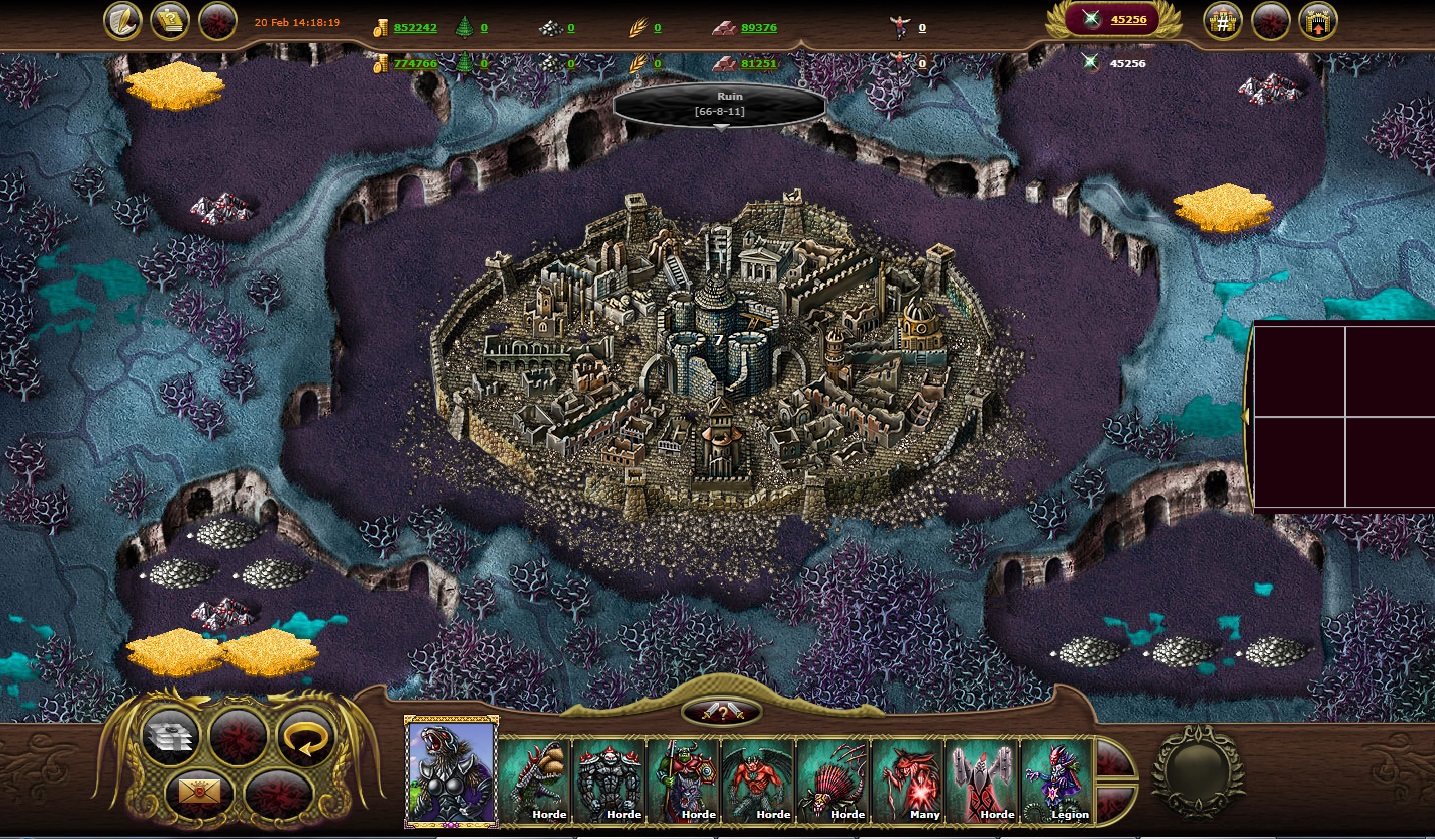Choose the orc riding wolf unit slot
The image size is (1435, 839).
[x=684, y=780]
